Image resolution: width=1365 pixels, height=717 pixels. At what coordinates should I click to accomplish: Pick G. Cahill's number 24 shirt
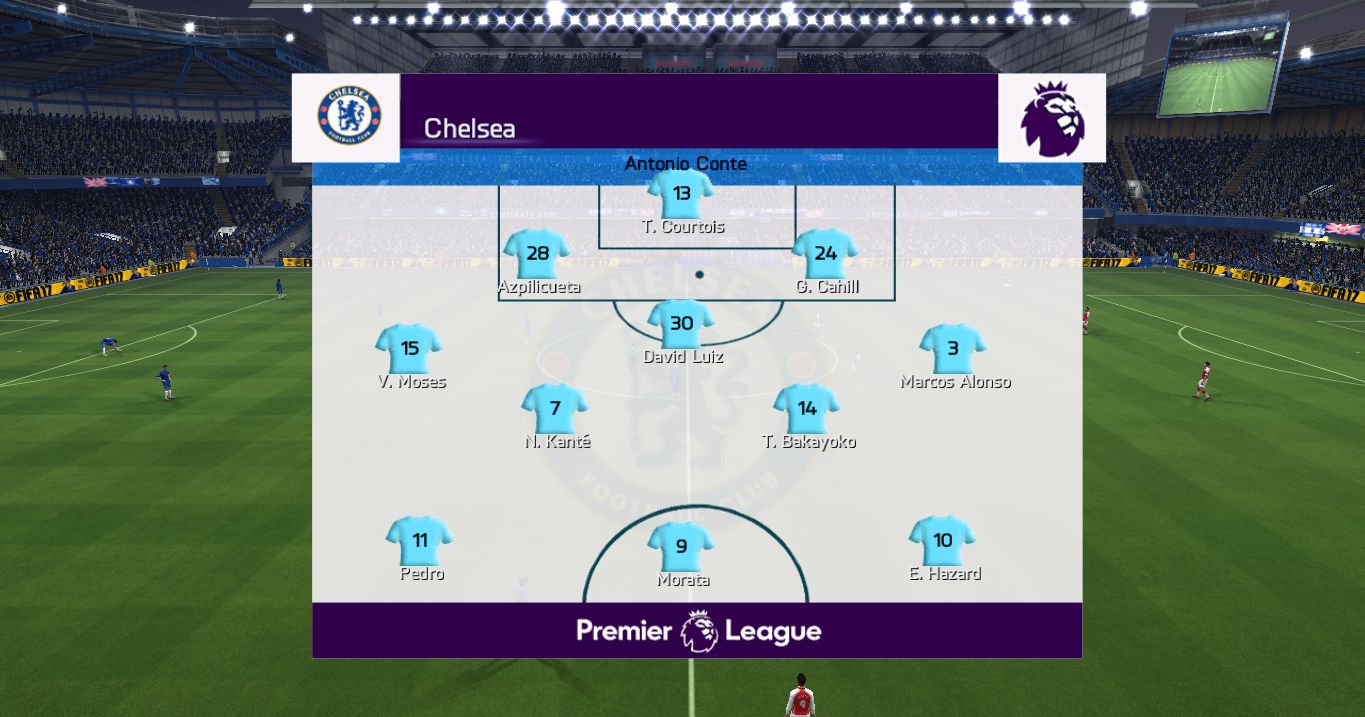(x=825, y=254)
